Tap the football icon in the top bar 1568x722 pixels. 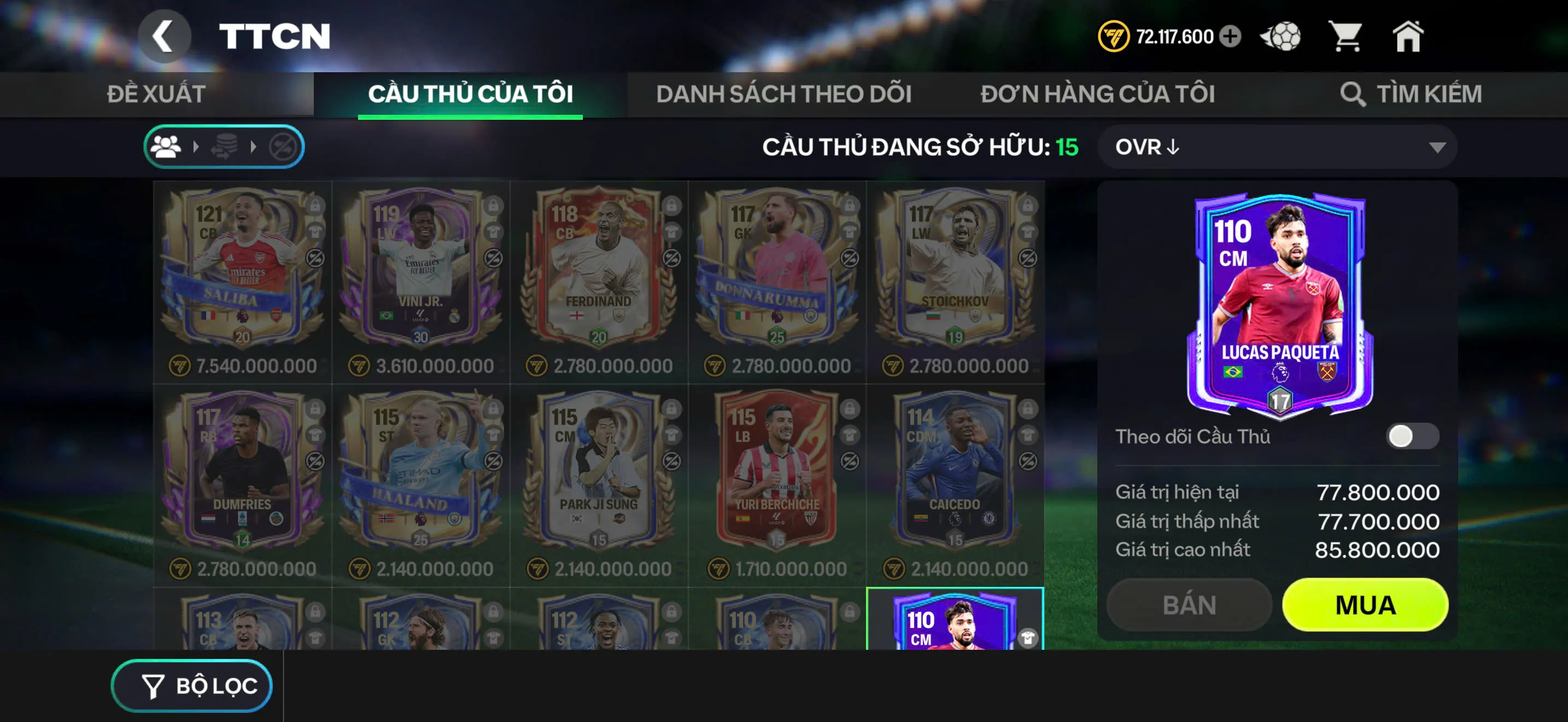[1280, 37]
